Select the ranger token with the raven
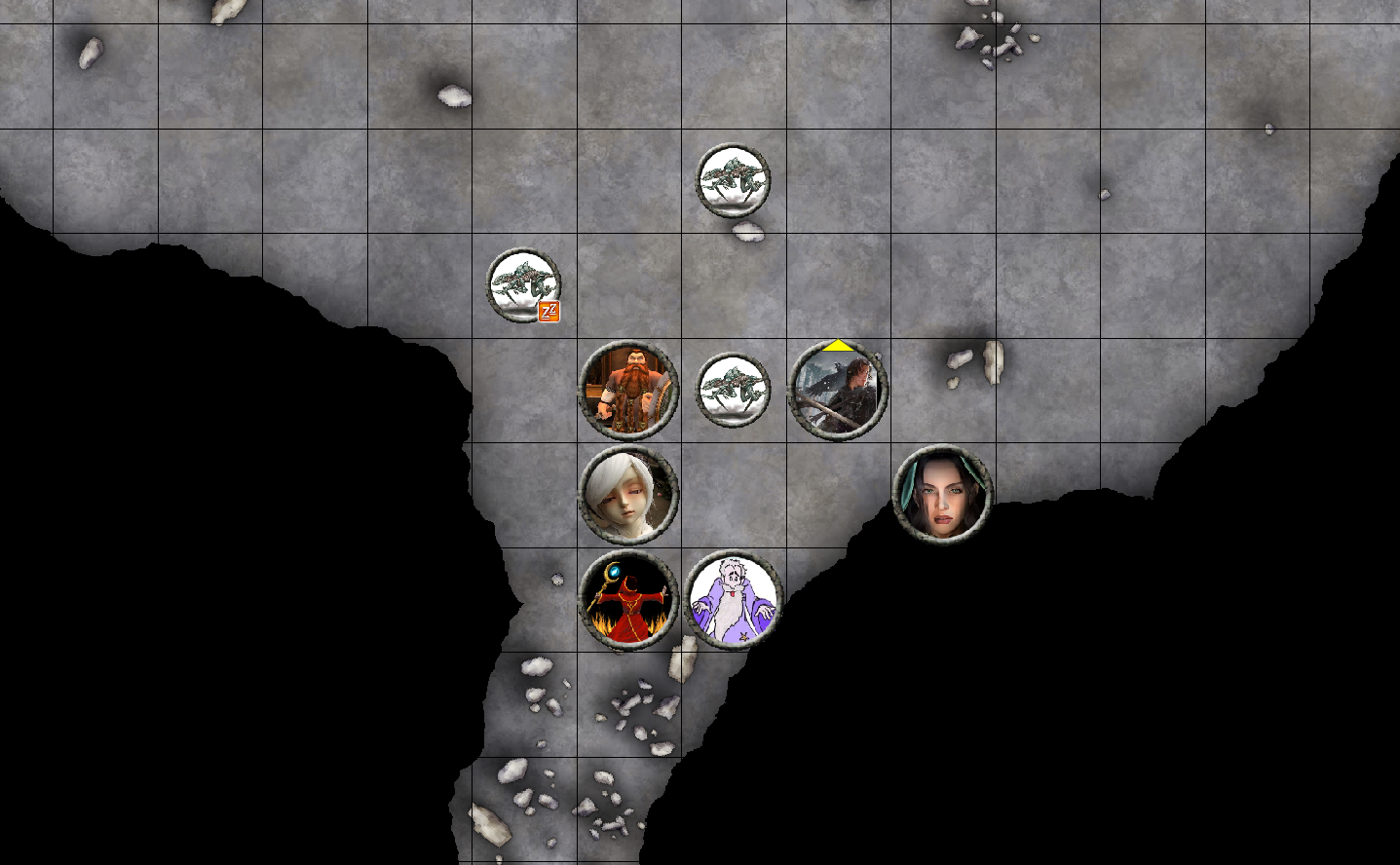This screenshot has width=1400, height=865. pos(838,392)
